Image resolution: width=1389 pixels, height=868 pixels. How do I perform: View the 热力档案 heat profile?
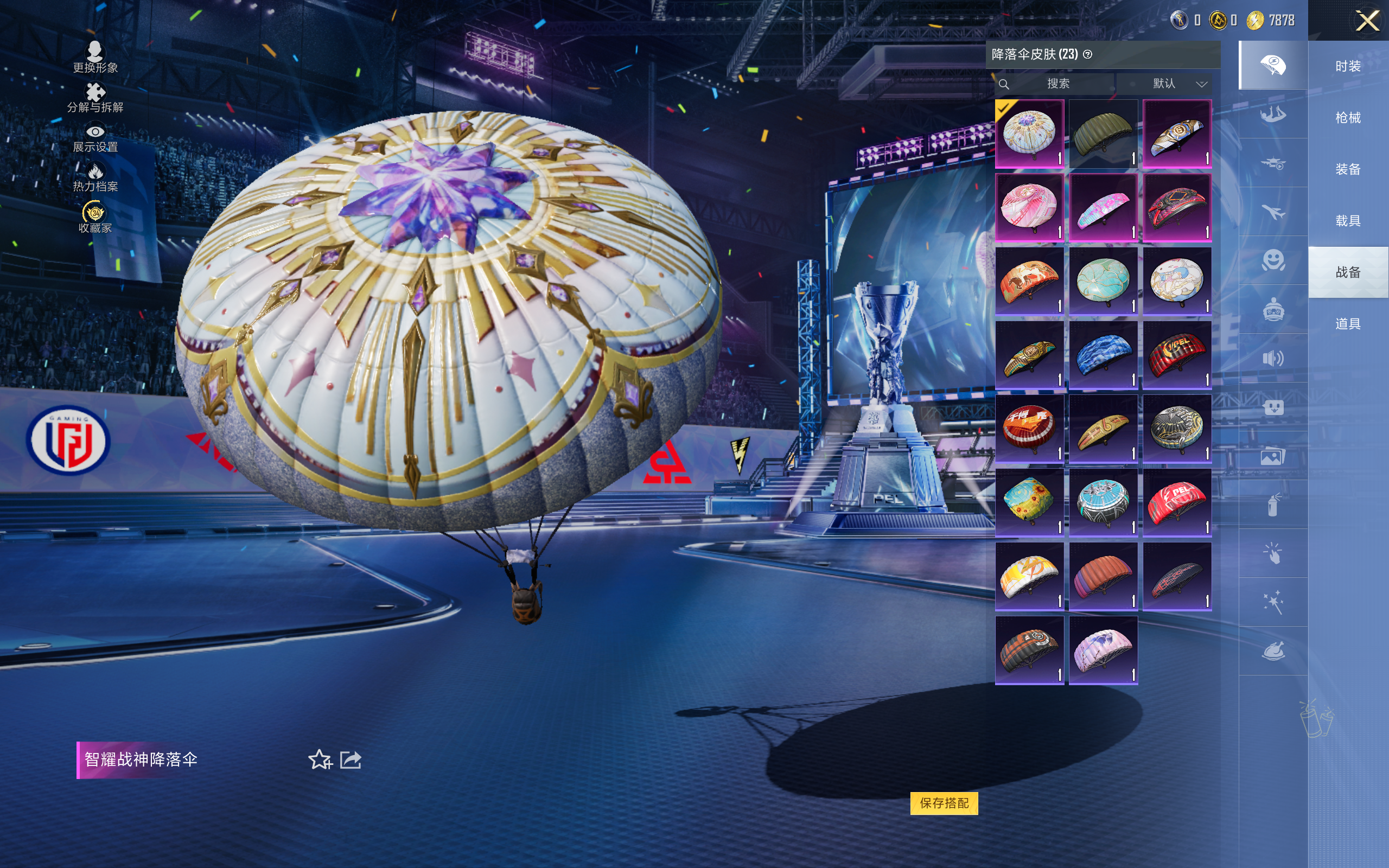click(x=95, y=177)
